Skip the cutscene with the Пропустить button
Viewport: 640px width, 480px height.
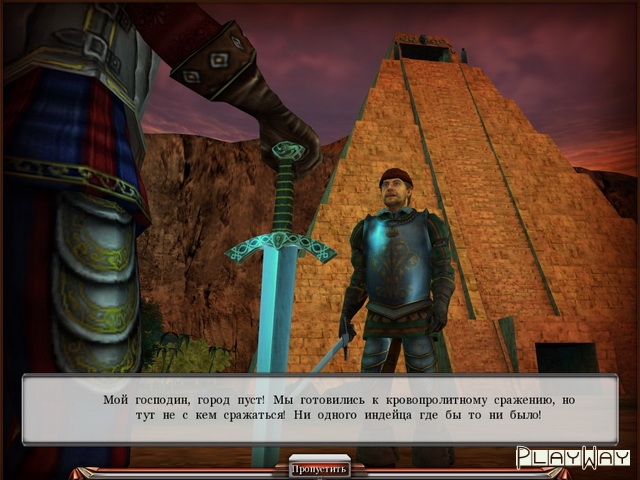coord(319,468)
